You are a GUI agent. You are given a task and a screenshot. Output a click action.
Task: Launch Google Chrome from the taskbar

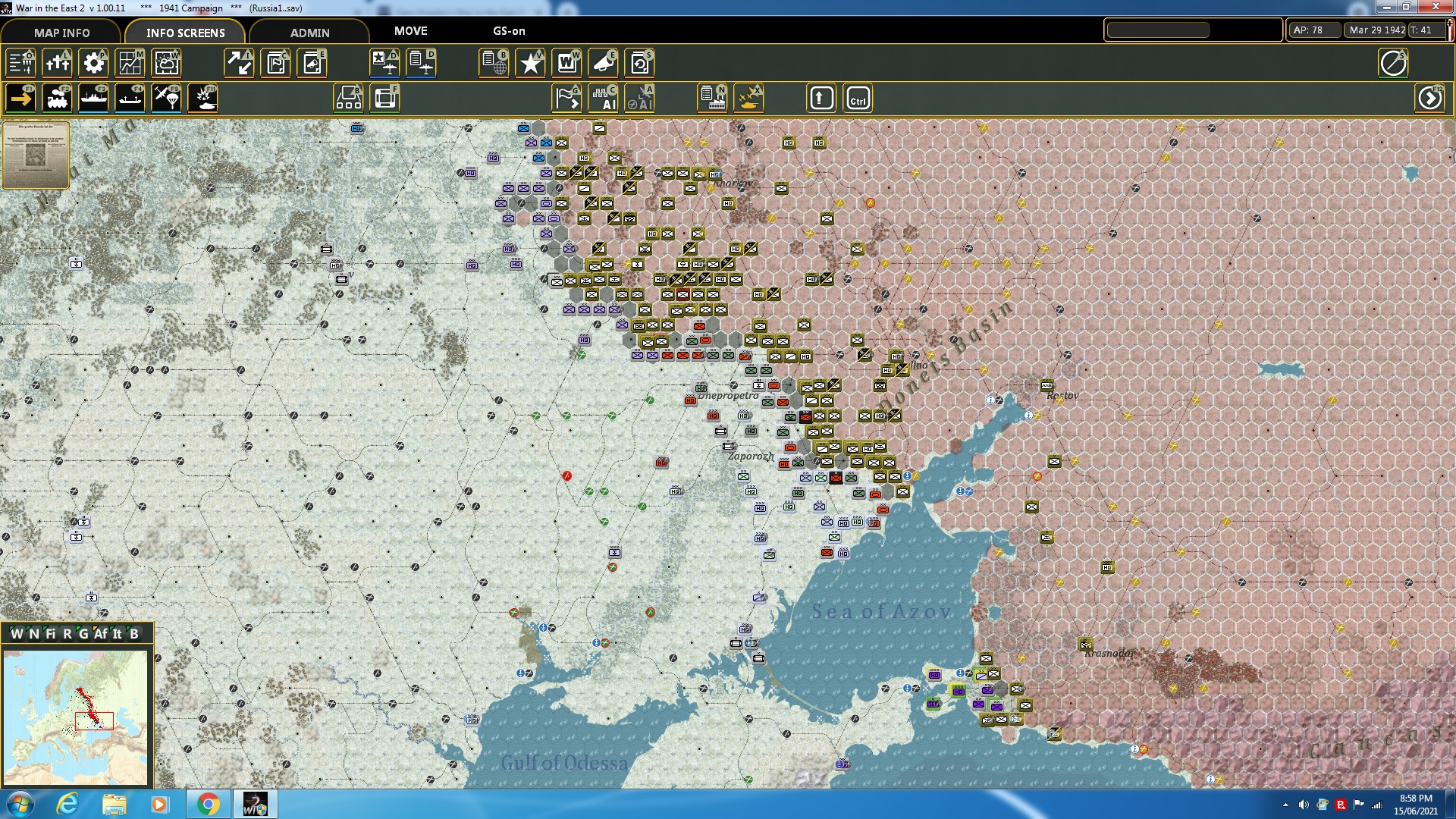click(207, 804)
